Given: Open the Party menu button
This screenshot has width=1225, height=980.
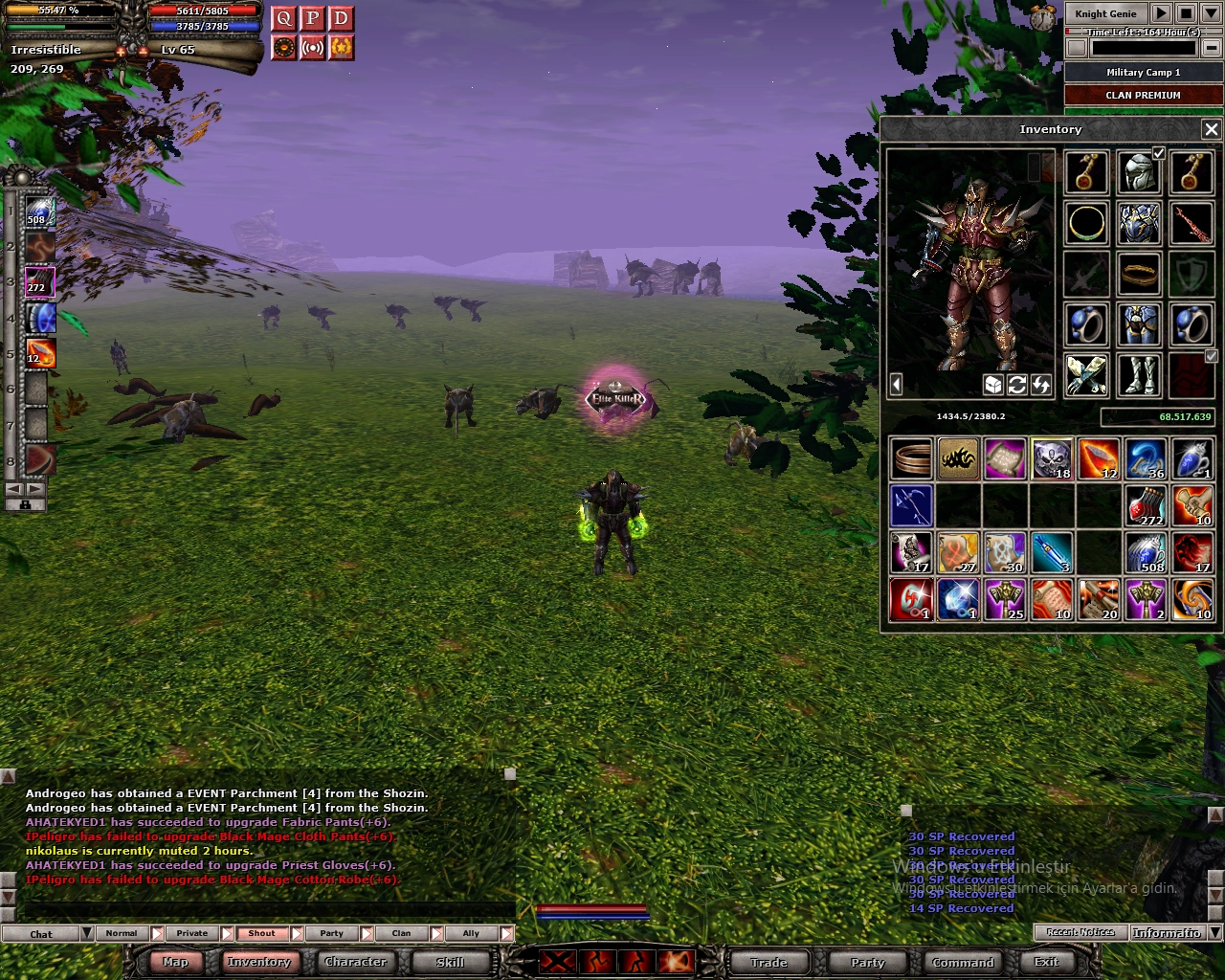Looking at the screenshot, I should tap(867, 962).
